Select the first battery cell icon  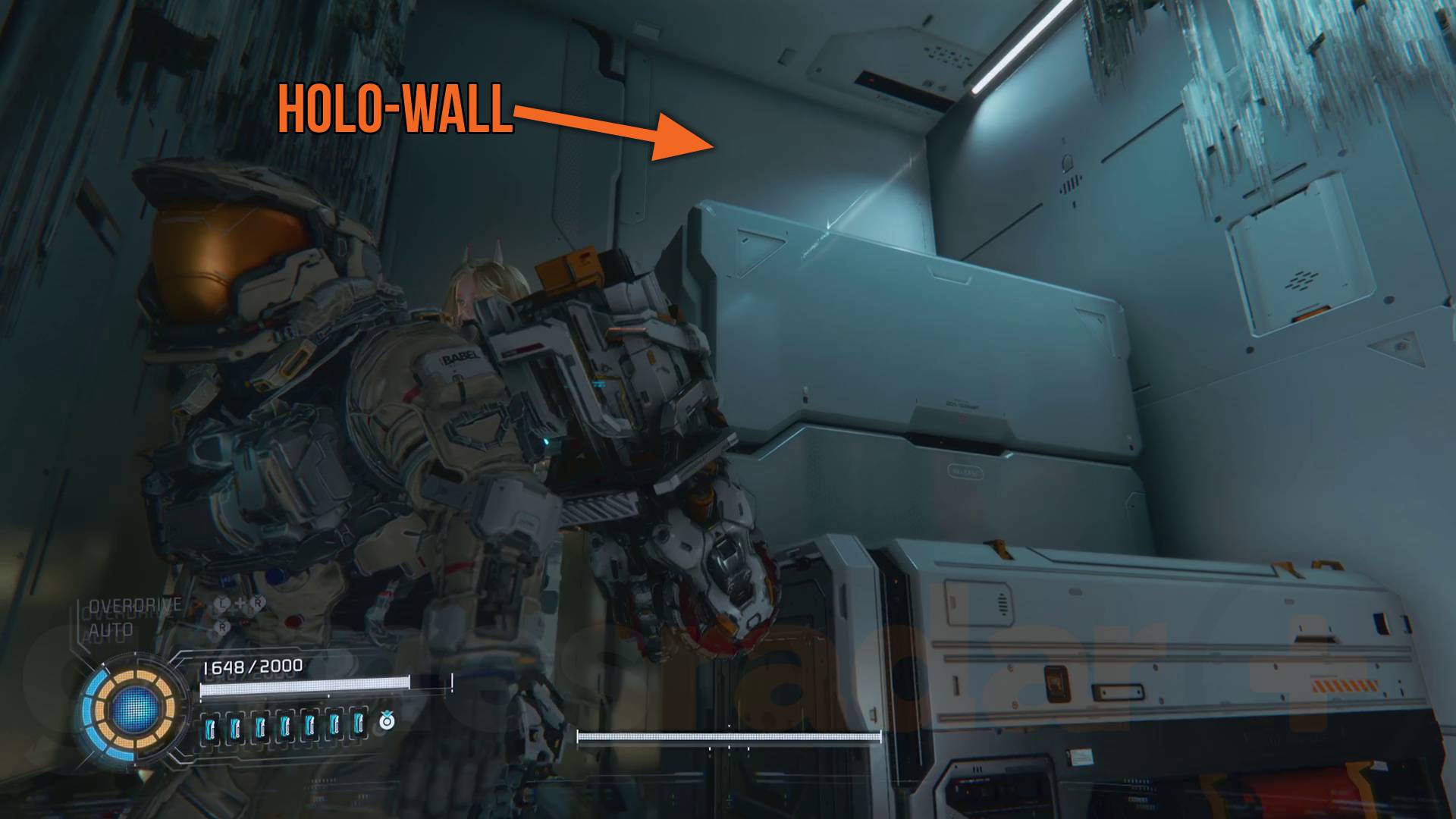point(211,727)
